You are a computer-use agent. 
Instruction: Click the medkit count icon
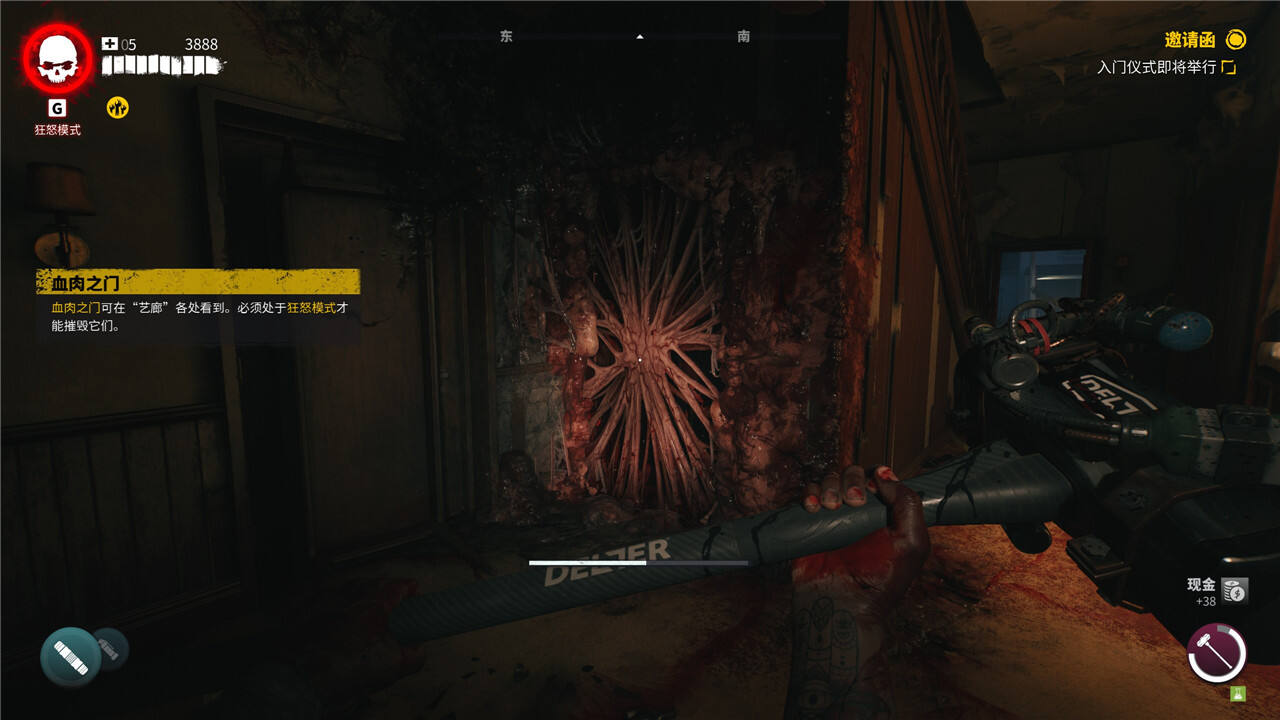pos(110,44)
